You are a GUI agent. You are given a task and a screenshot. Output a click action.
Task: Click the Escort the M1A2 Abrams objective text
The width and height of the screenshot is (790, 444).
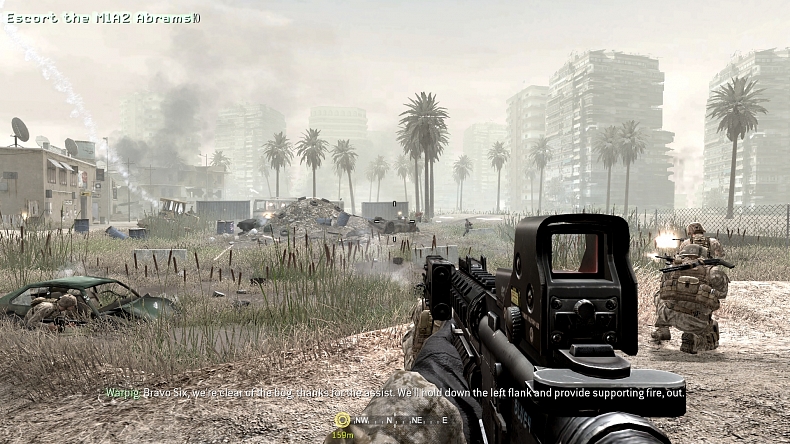click(x=103, y=18)
